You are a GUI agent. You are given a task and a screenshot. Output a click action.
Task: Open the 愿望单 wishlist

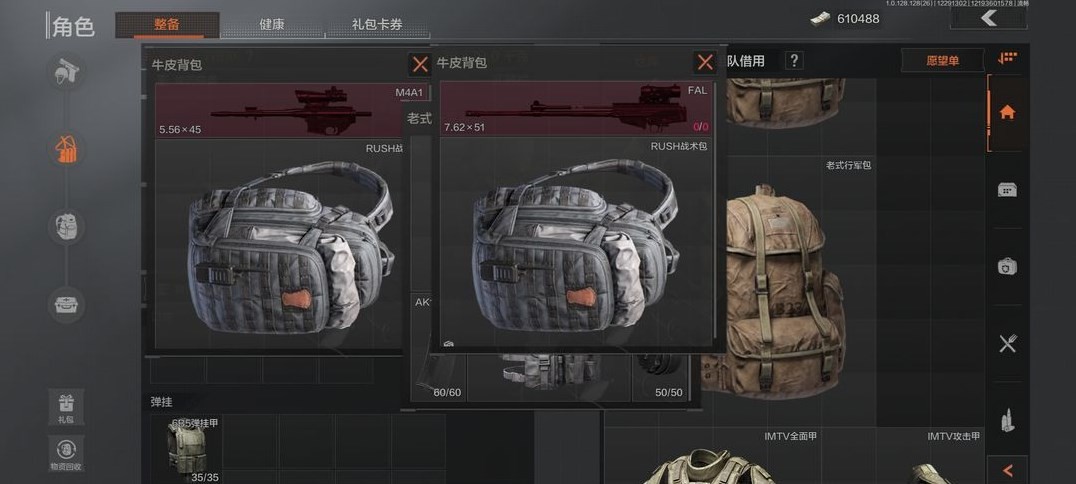[942, 61]
